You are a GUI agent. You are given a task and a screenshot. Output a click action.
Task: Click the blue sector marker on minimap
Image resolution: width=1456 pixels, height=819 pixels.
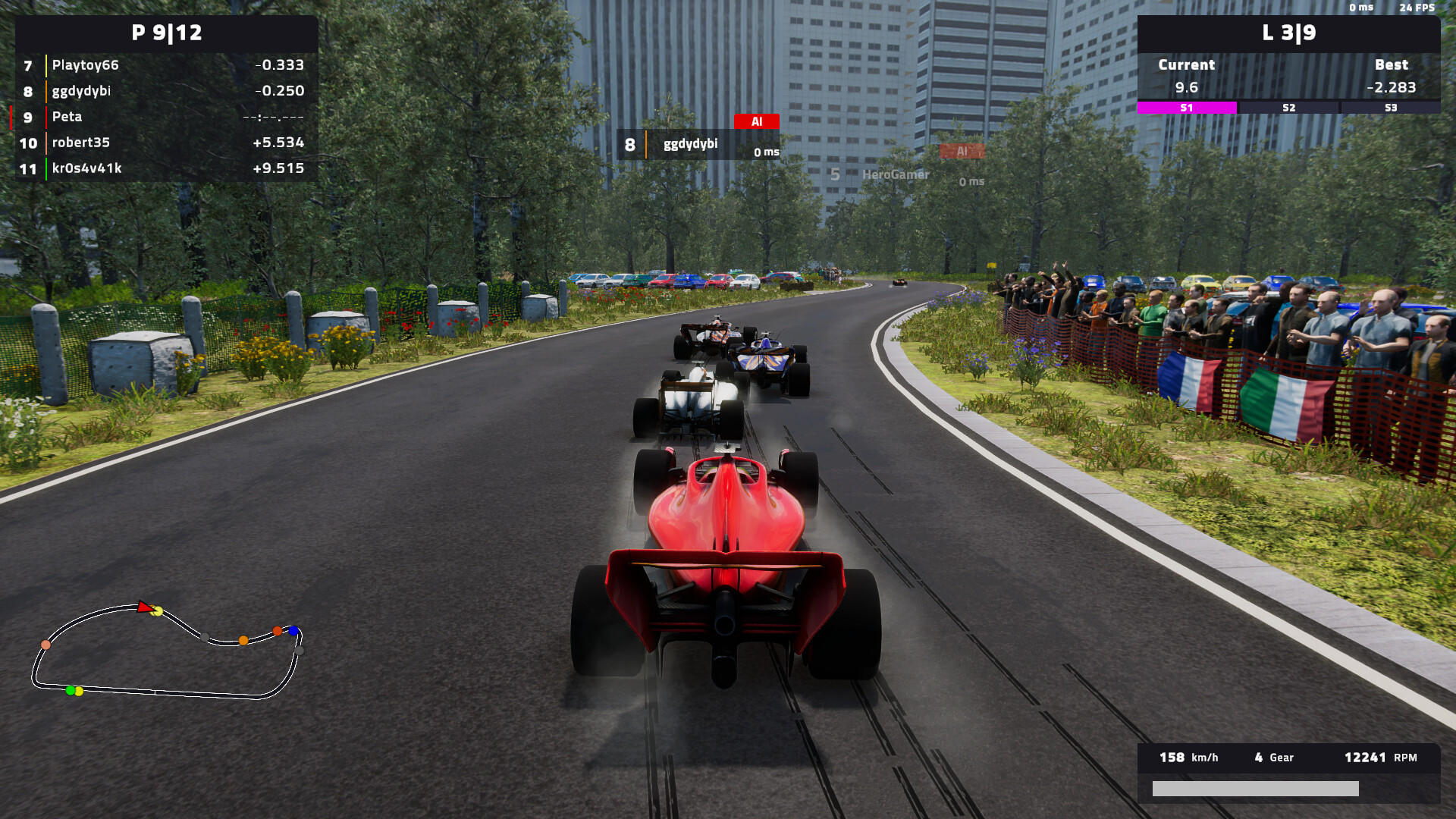(293, 631)
